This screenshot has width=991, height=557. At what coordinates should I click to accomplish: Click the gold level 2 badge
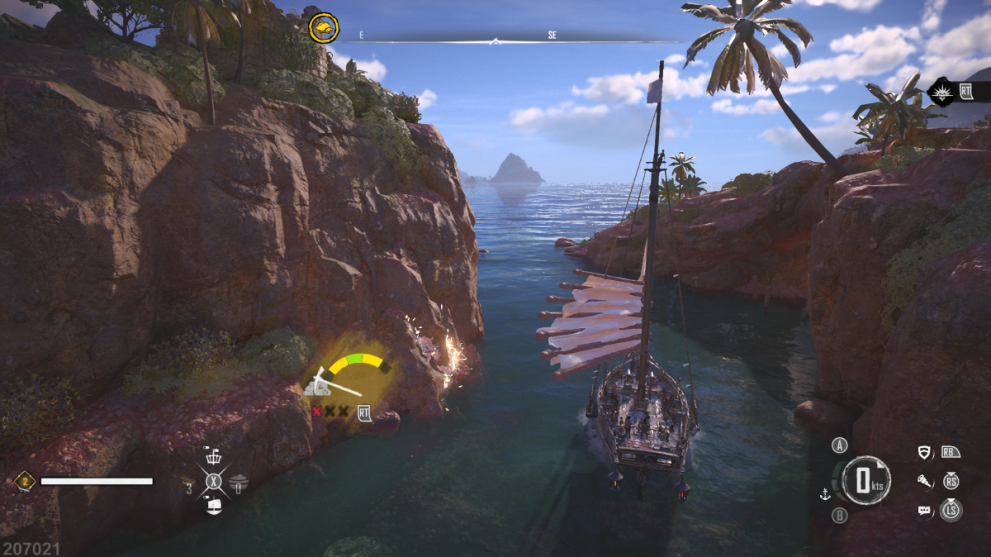[23, 481]
